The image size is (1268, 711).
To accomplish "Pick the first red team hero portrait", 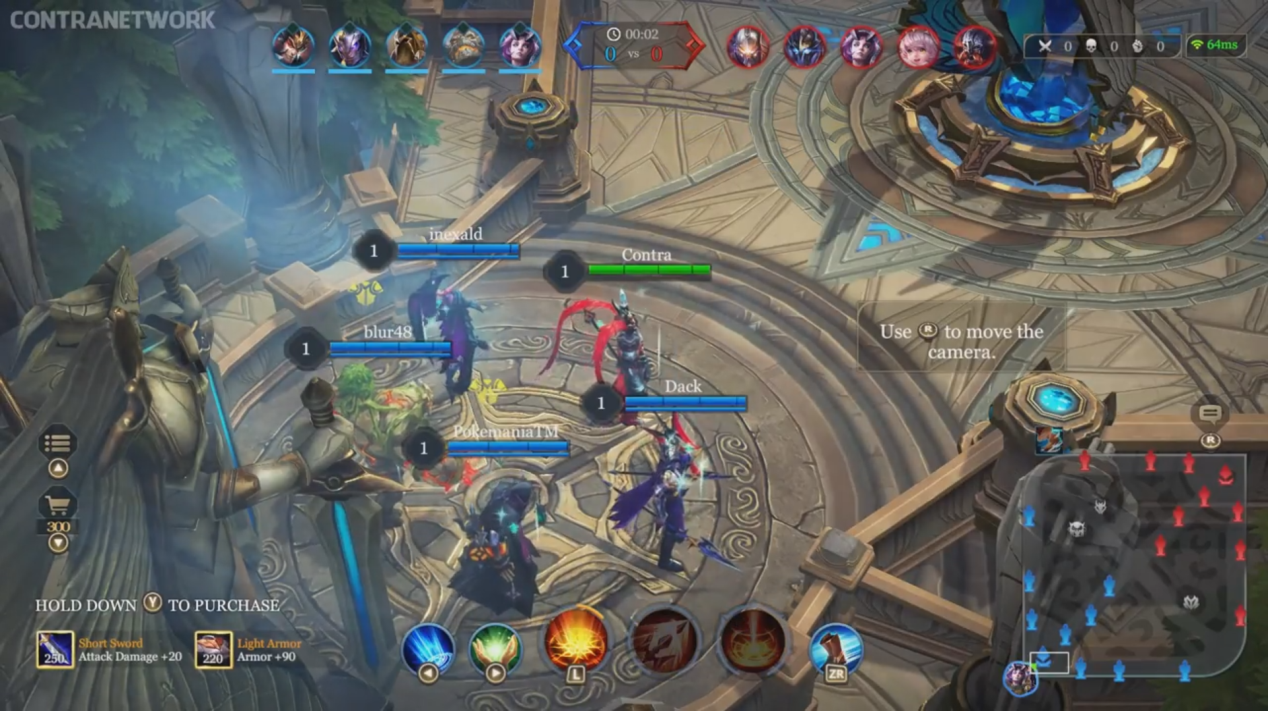I will click(x=747, y=47).
